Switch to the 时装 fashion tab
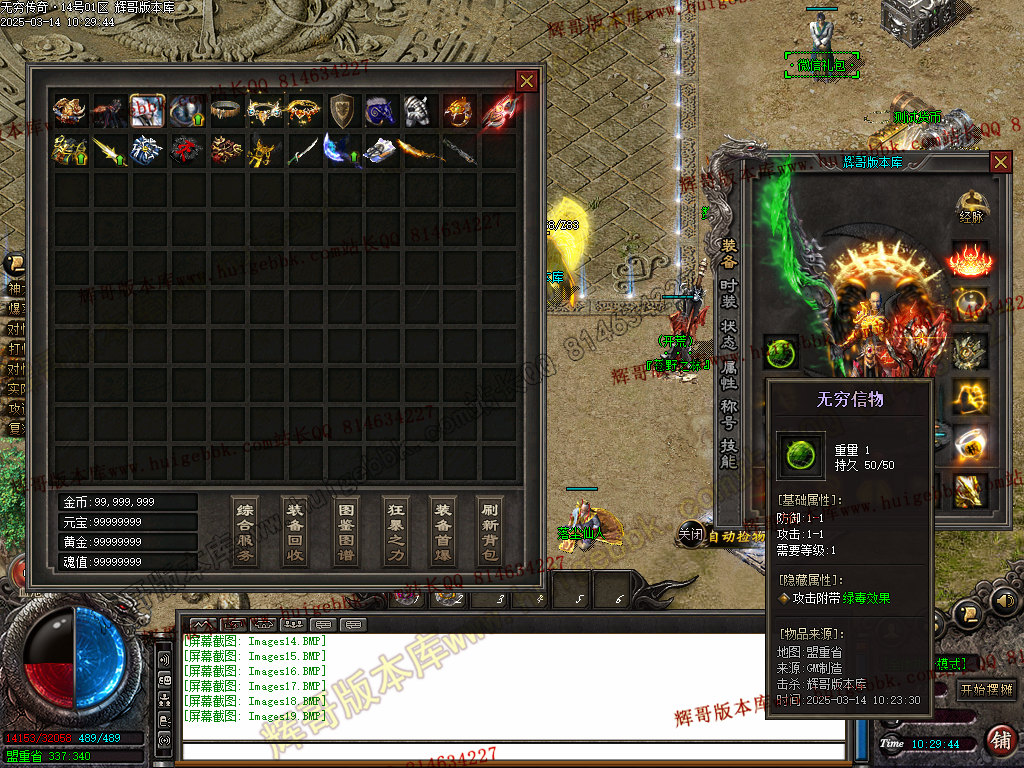 coord(729,296)
